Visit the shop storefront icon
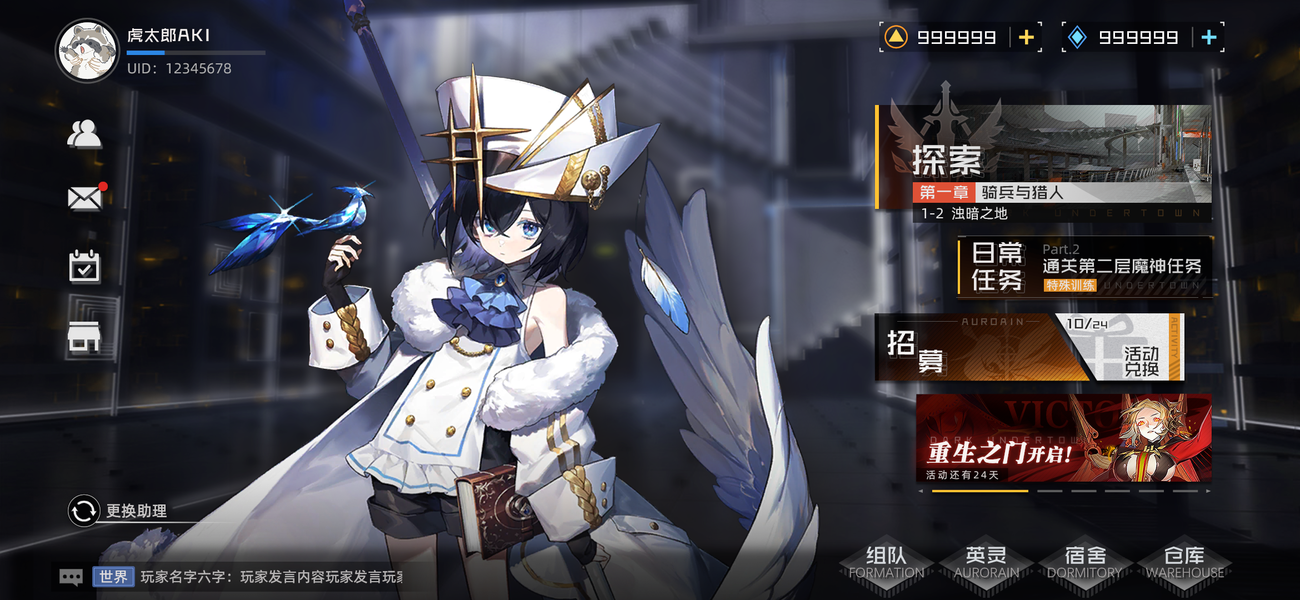Screen dimensions: 1300x600 [x=85, y=339]
